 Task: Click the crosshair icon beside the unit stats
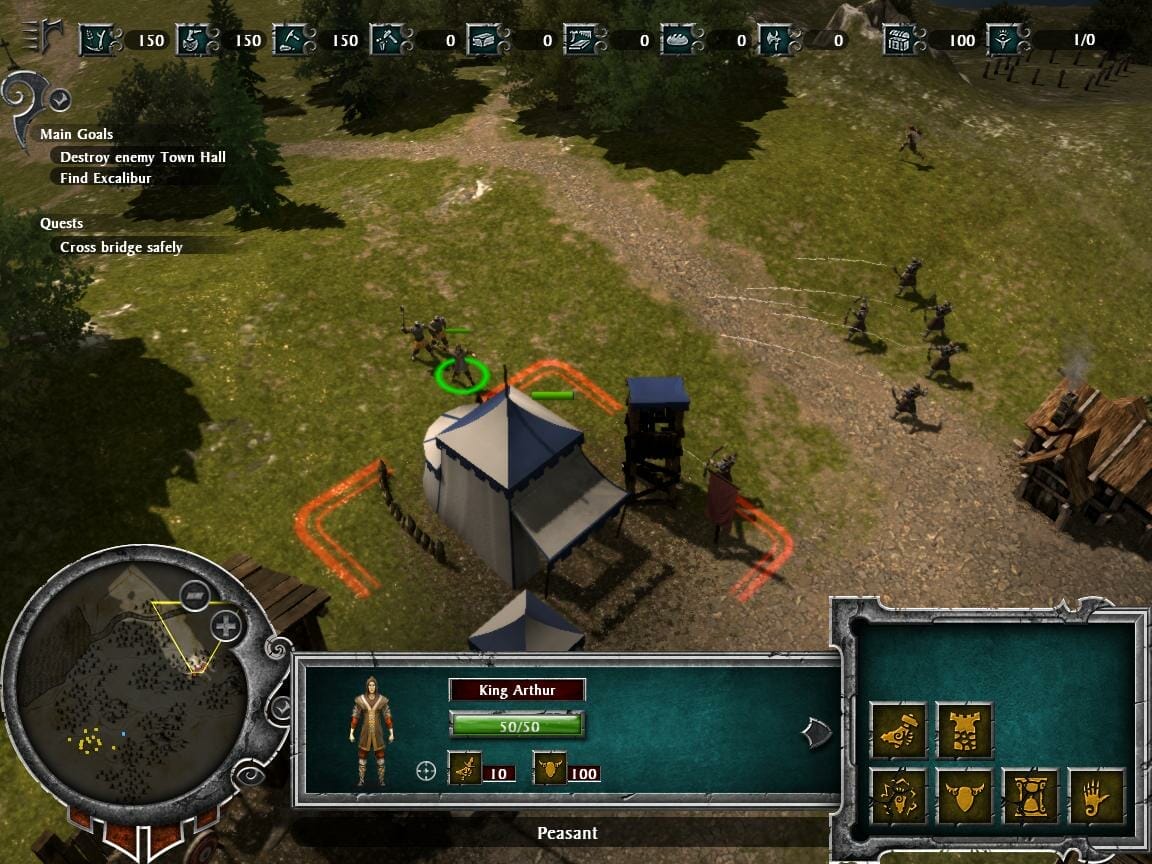(x=427, y=771)
